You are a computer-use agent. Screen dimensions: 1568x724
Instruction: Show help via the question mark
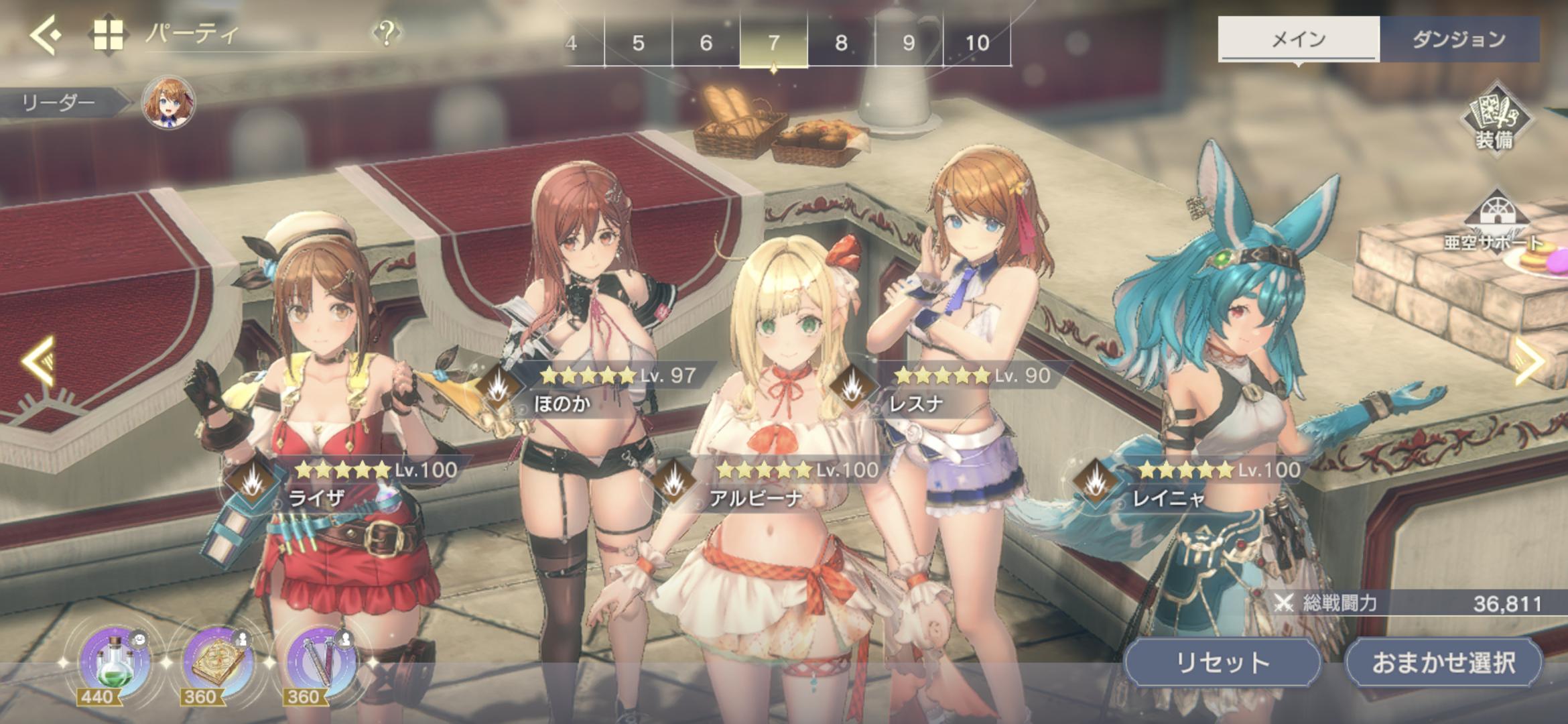point(387,32)
